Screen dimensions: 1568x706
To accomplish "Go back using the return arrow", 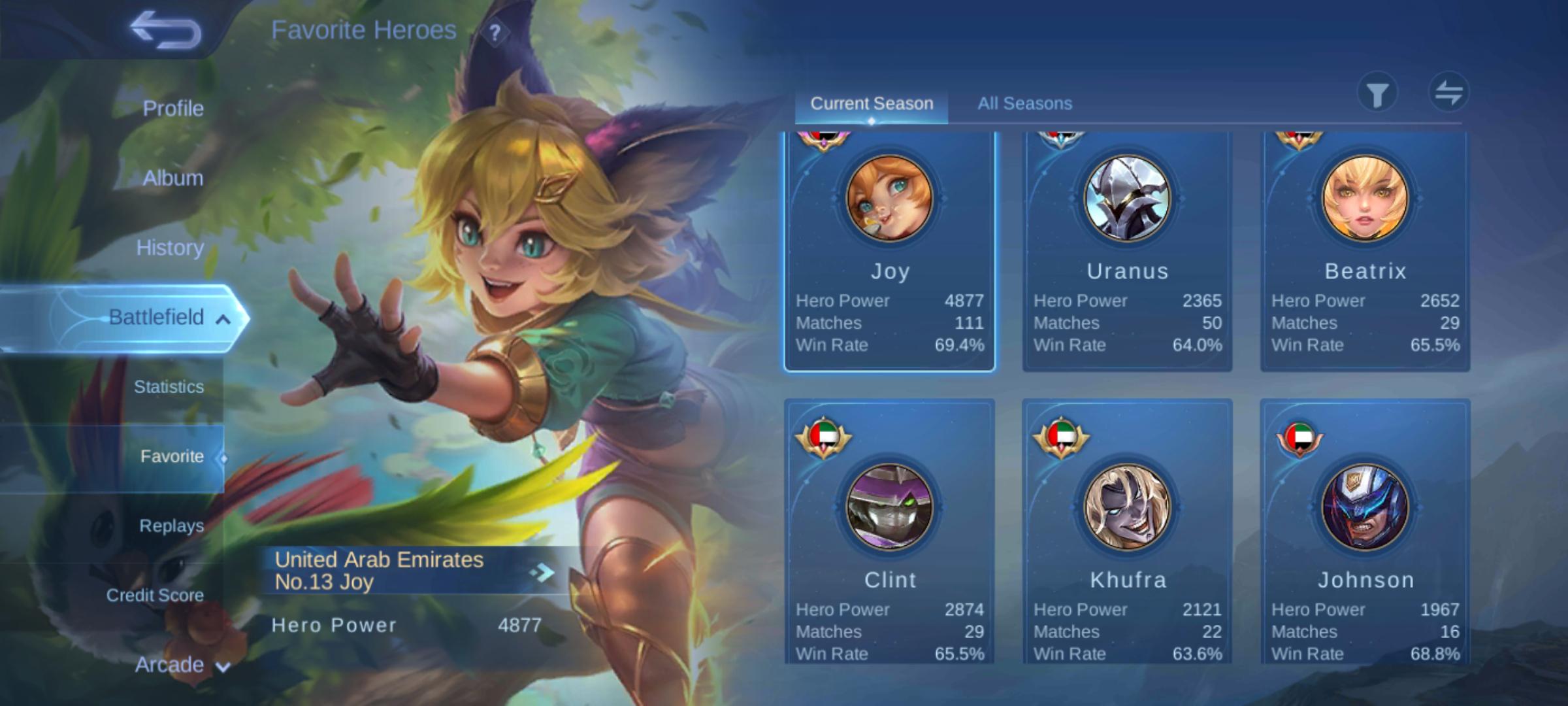I will (165, 30).
